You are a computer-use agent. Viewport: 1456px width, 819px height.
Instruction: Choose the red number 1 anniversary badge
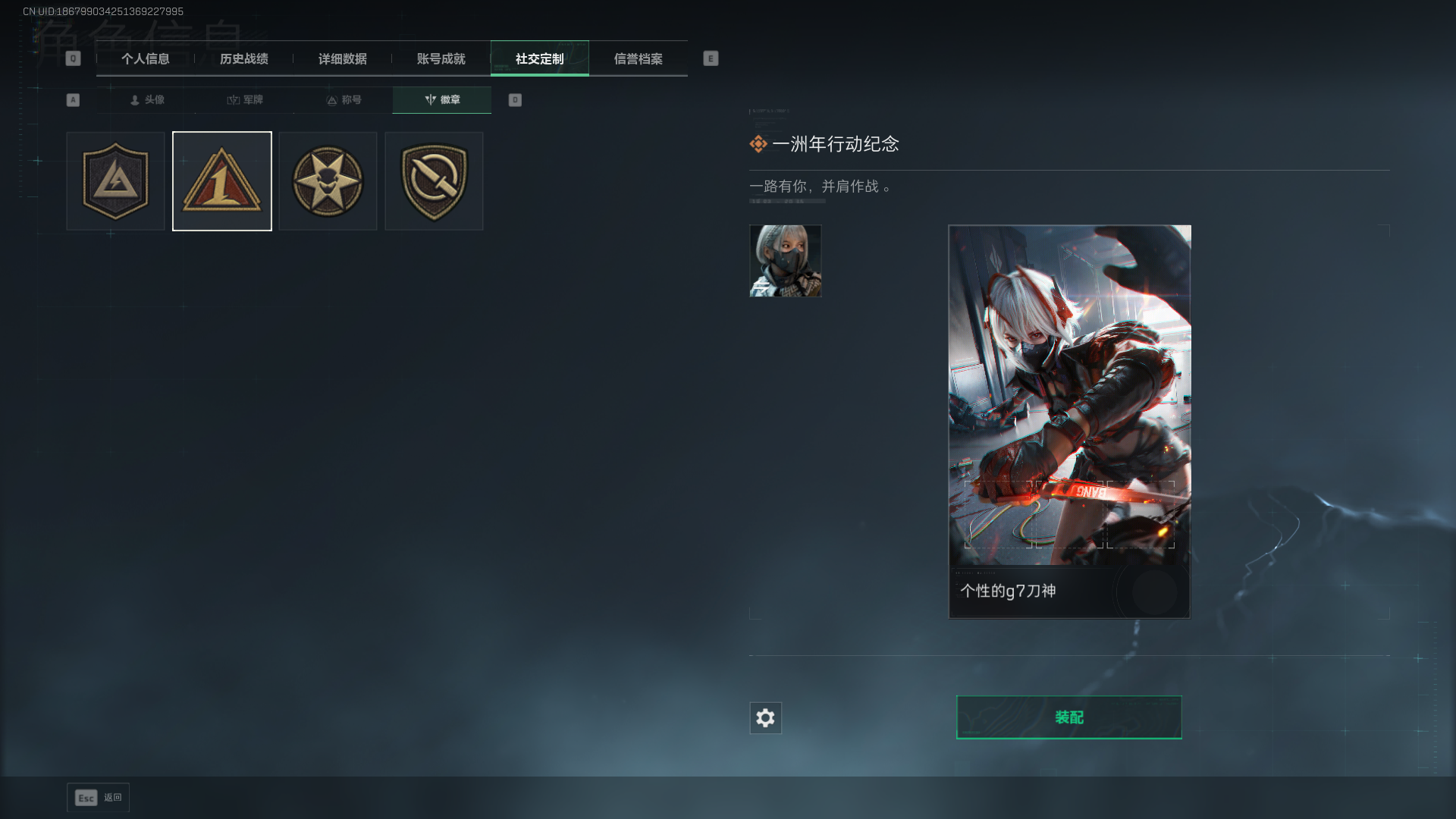point(222,181)
